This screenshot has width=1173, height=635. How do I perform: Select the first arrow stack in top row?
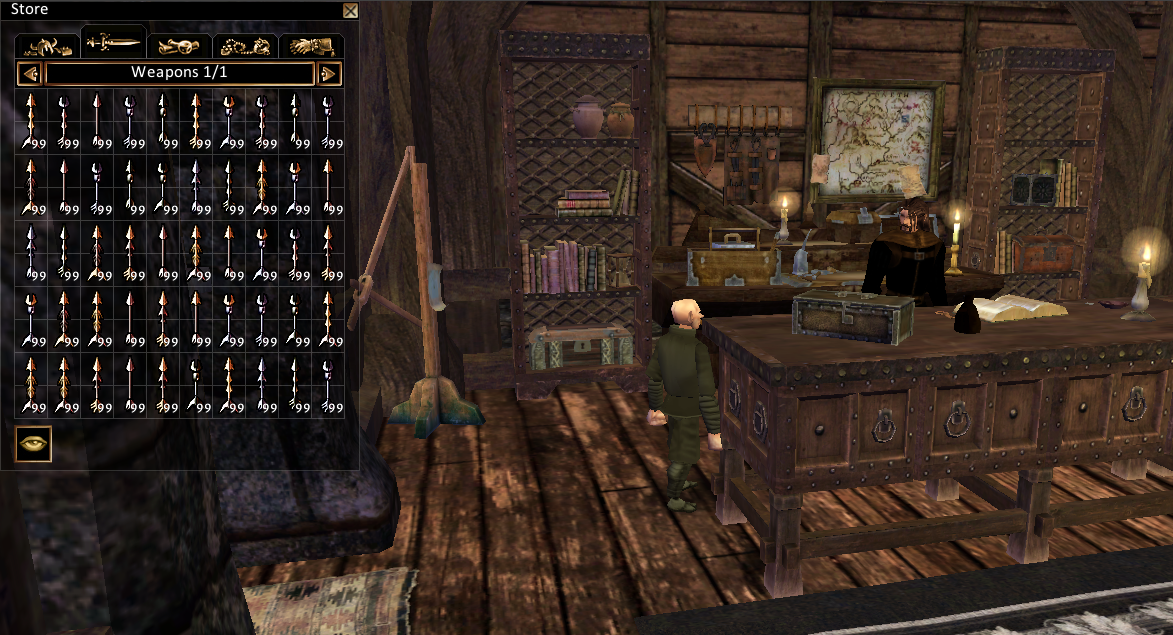pos(32,121)
